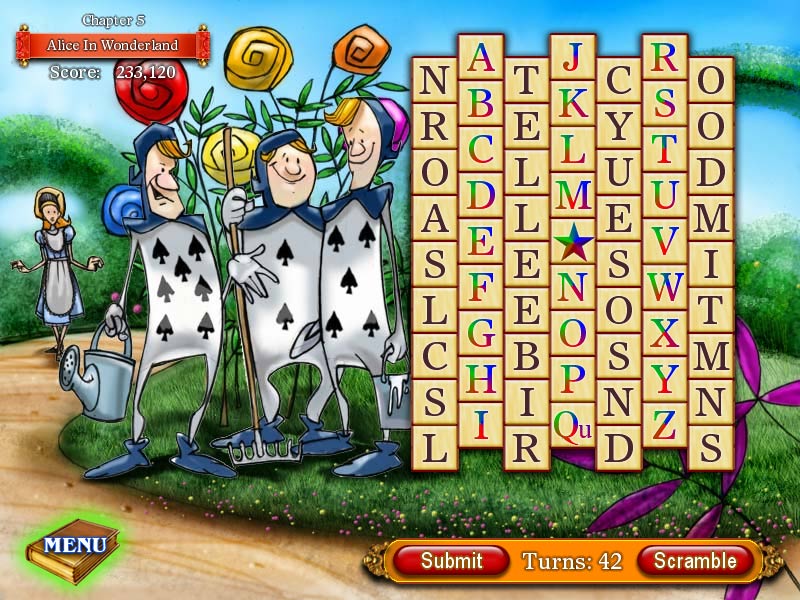Screen dimensions: 800x600
Task: Click the colorful letter V tile
Action: point(665,240)
